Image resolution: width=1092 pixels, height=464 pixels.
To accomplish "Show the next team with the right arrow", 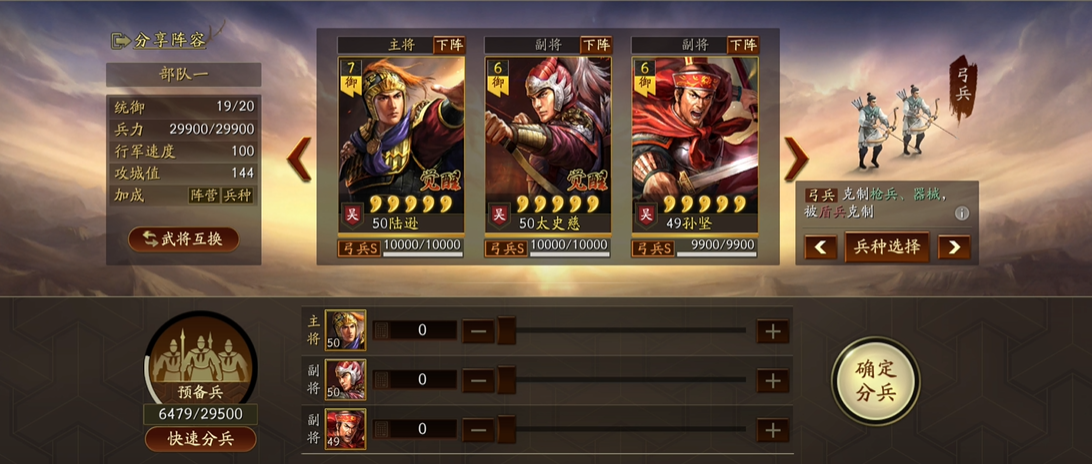I will (795, 158).
